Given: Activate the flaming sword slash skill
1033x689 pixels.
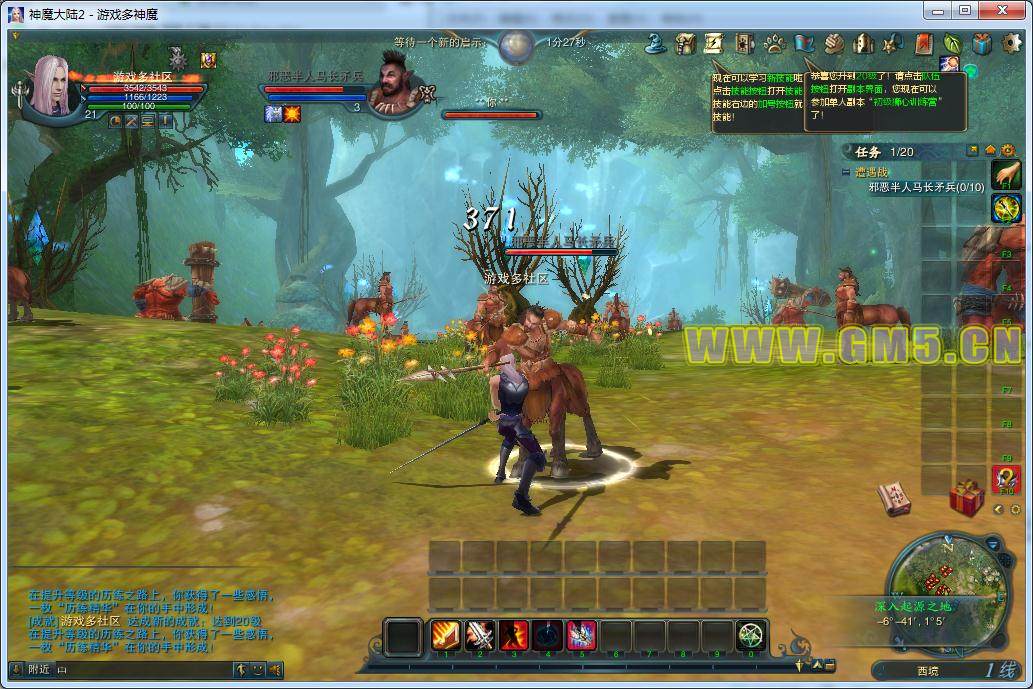Looking at the screenshot, I should [446, 635].
